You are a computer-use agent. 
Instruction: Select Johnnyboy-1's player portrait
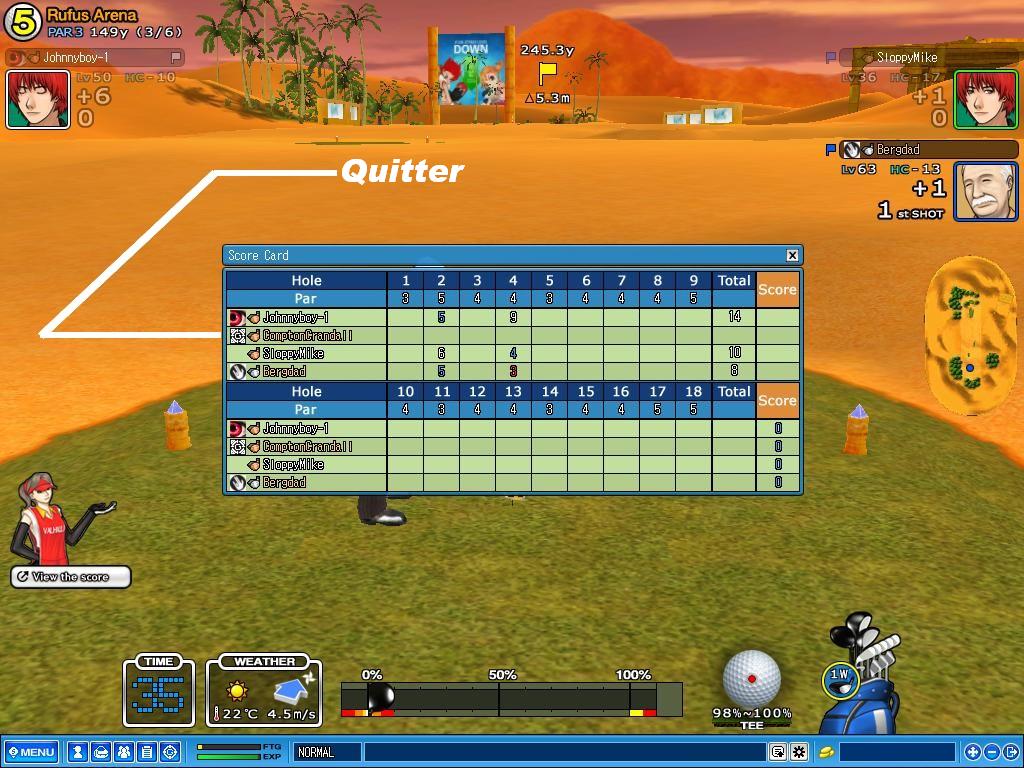click(x=38, y=100)
